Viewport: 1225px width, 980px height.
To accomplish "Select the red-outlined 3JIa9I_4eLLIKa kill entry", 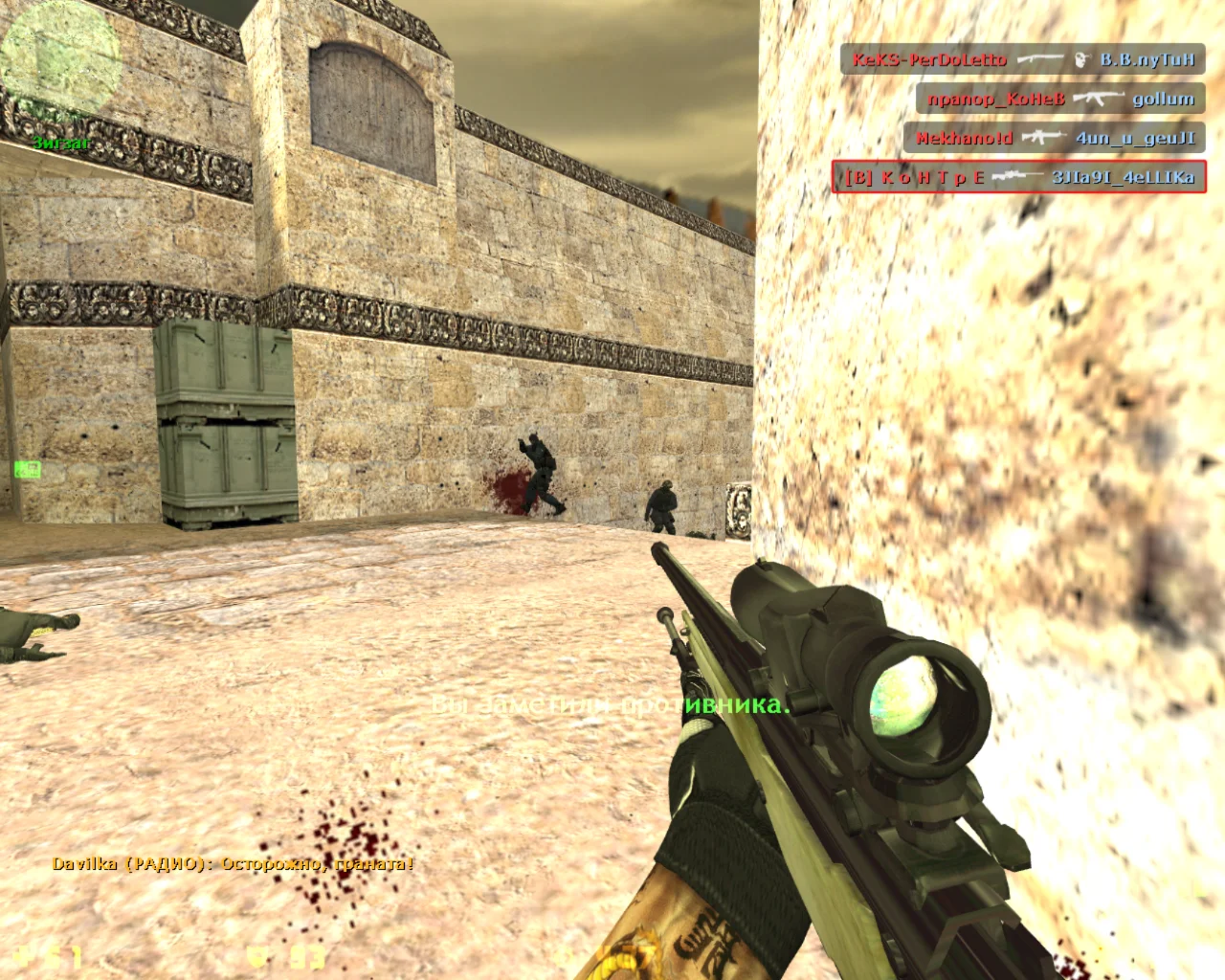I will 1018,177.
